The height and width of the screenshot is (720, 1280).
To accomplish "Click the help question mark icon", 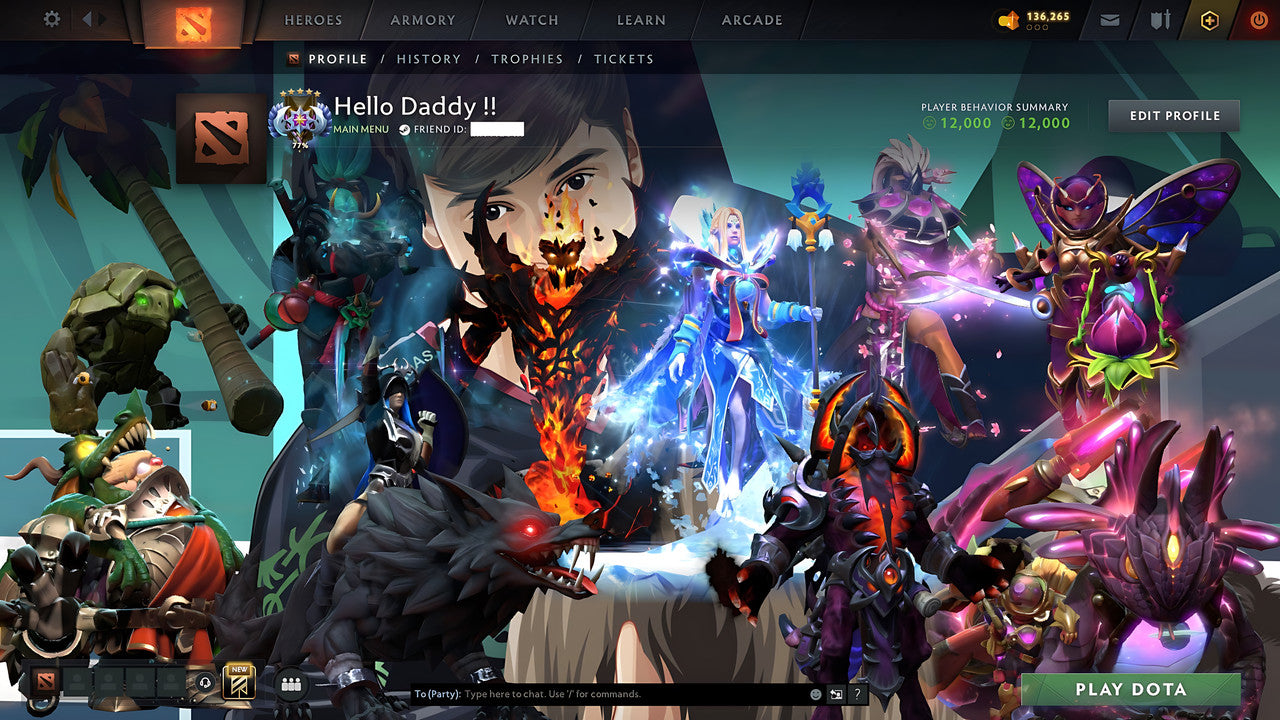I will (857, 694).
